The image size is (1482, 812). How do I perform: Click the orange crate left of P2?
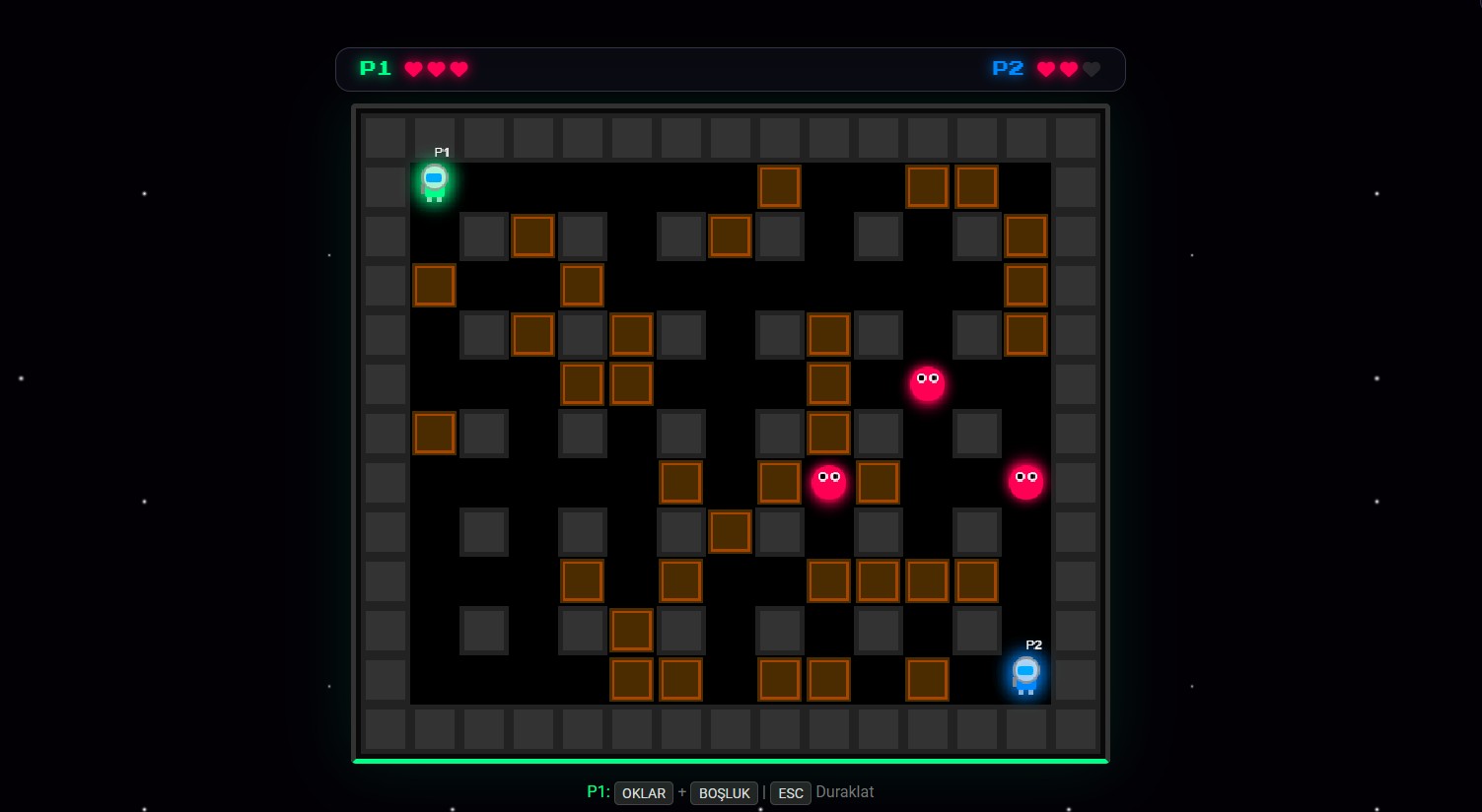pyautogui.click(x=927, y=680)
